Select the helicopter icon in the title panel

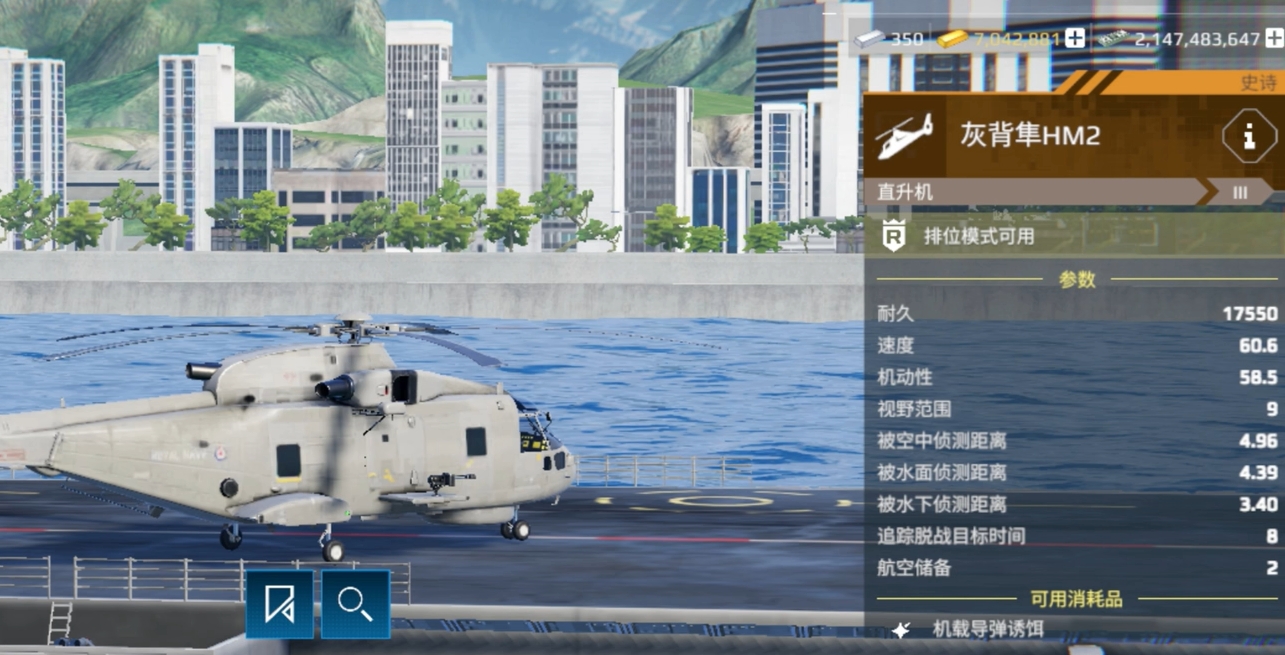click(904, 136)
